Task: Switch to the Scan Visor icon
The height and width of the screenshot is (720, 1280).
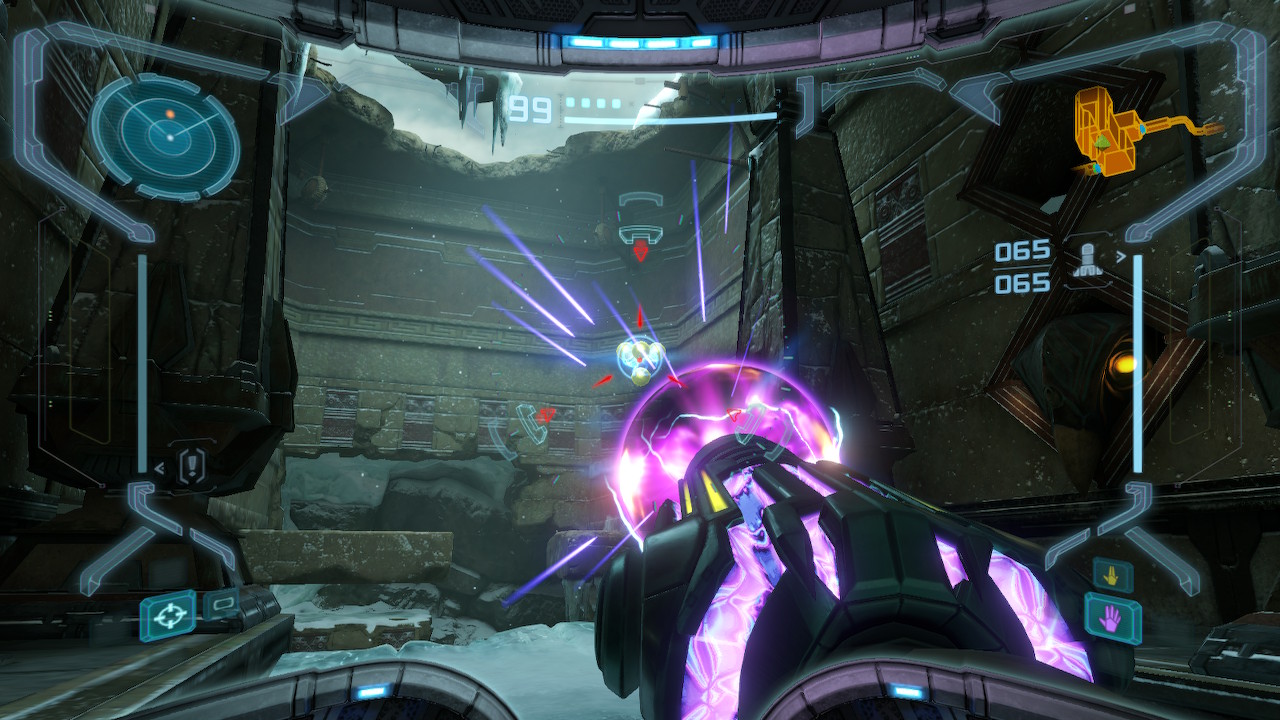Action: click(x=222, y=603)
